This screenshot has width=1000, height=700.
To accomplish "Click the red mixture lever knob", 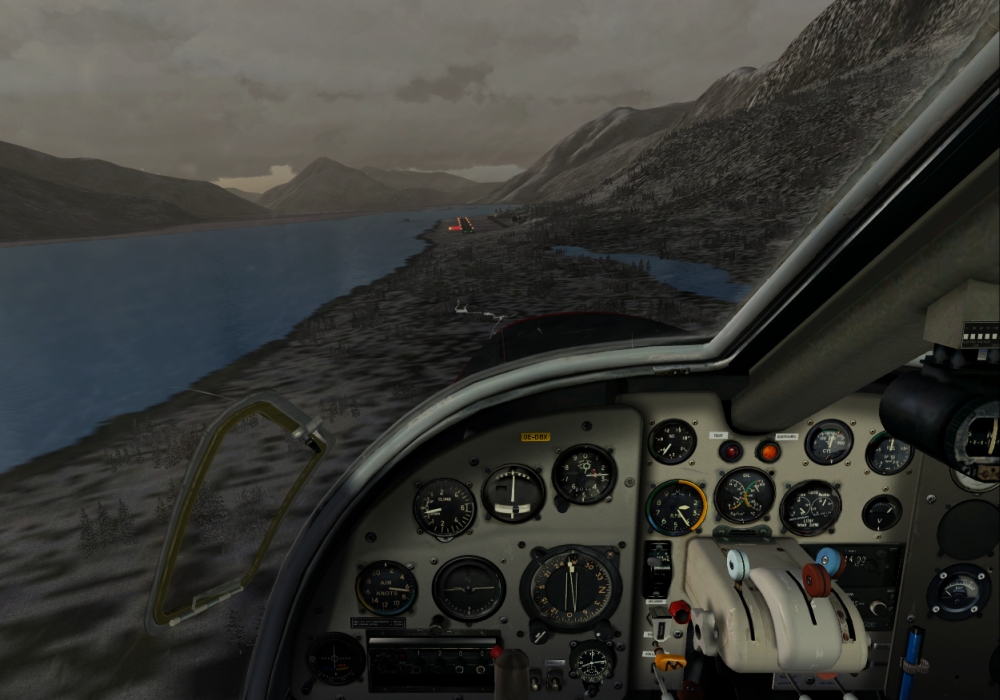I will [817, 580].
